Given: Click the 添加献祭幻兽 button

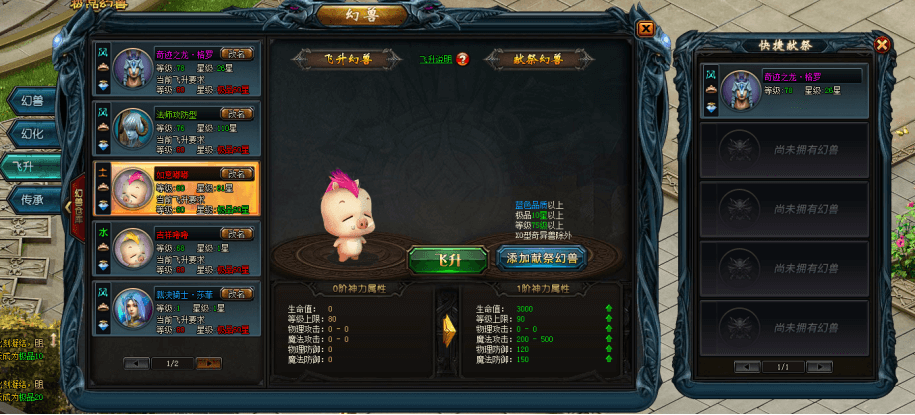Looking at the screenshot, I should pyautogui.click(x=542, y=258).
